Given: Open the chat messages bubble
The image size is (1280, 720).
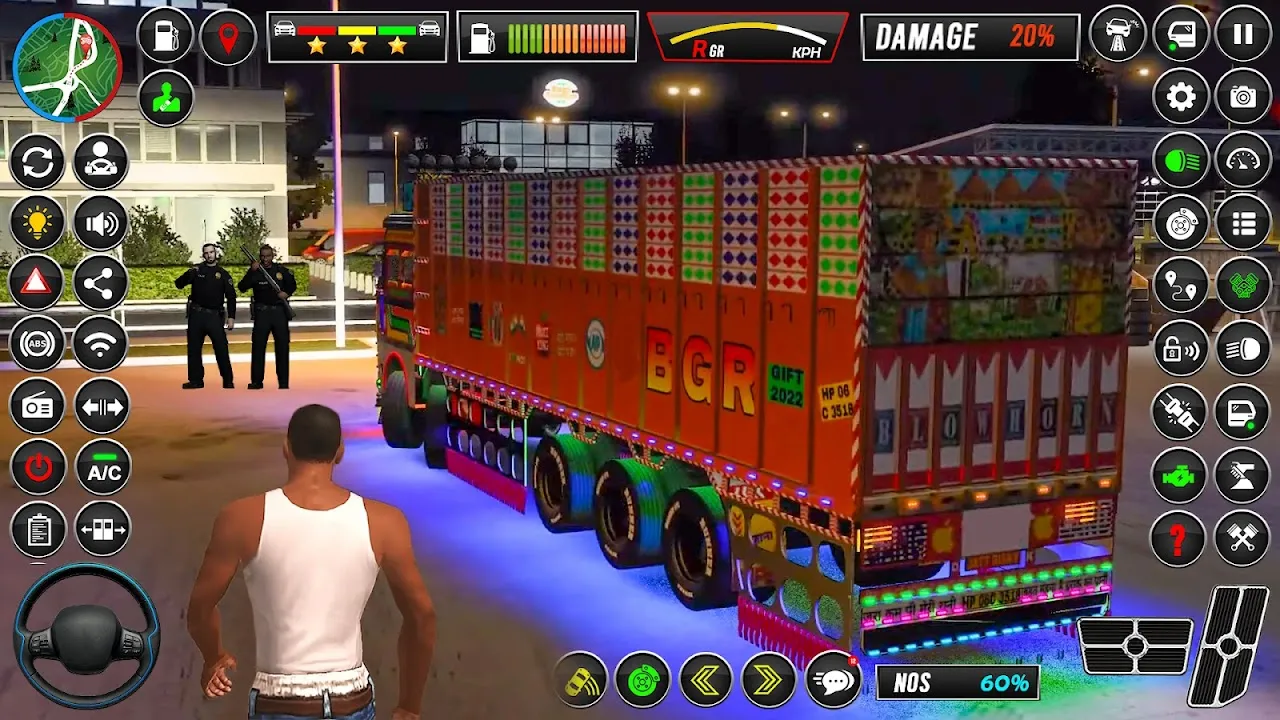Looking at the screenshot, I should pos(833,680).
